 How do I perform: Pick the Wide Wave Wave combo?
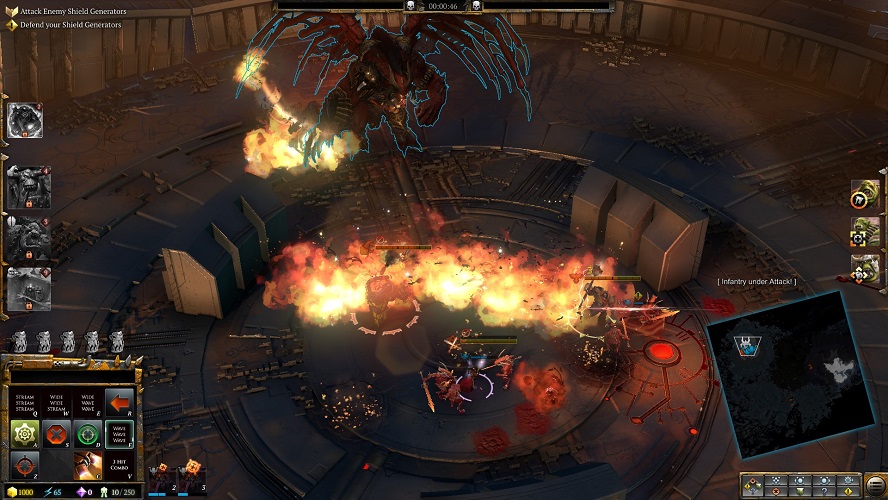tap(88, 403)
